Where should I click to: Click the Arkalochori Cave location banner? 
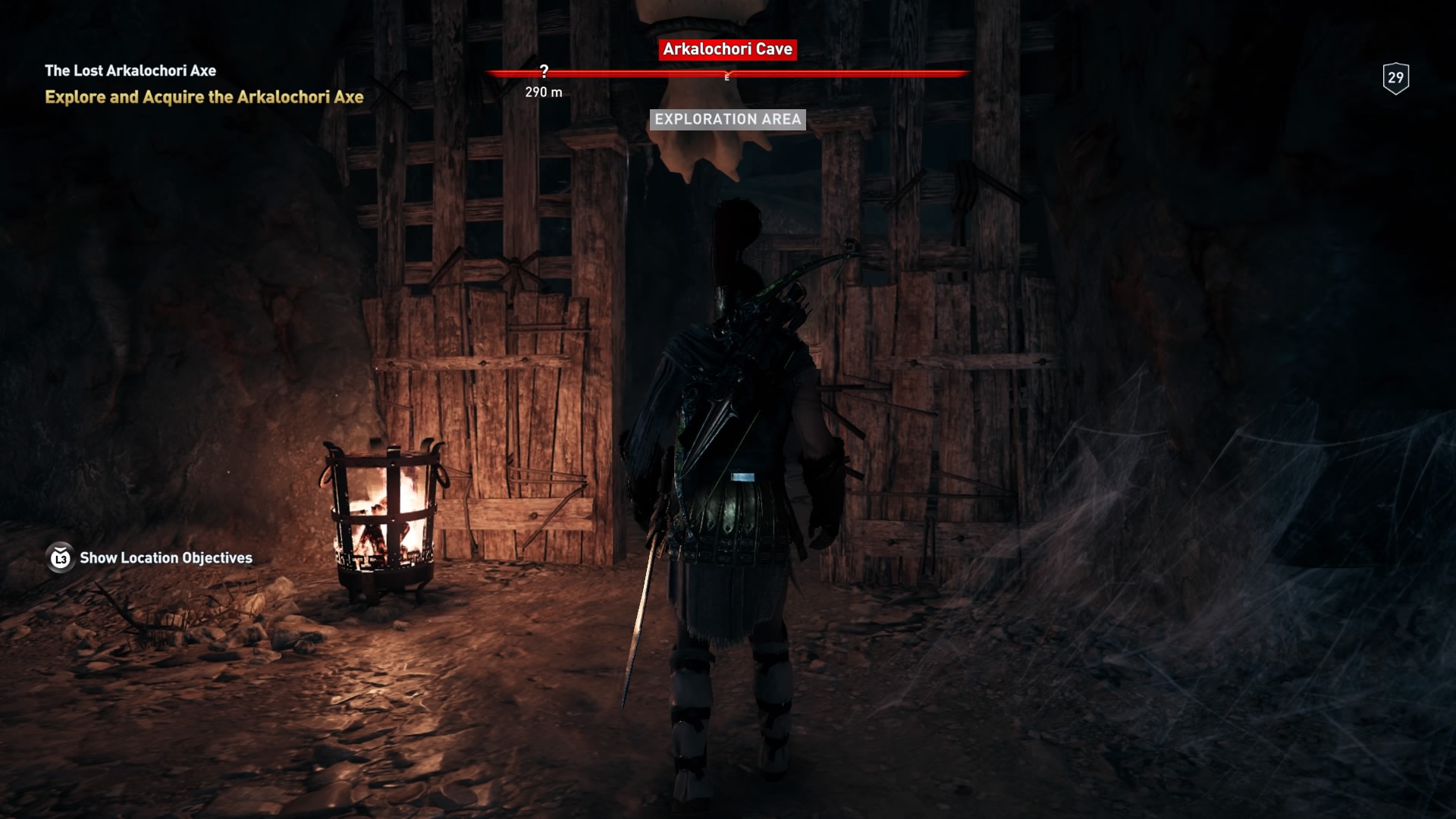pos(727,51)
